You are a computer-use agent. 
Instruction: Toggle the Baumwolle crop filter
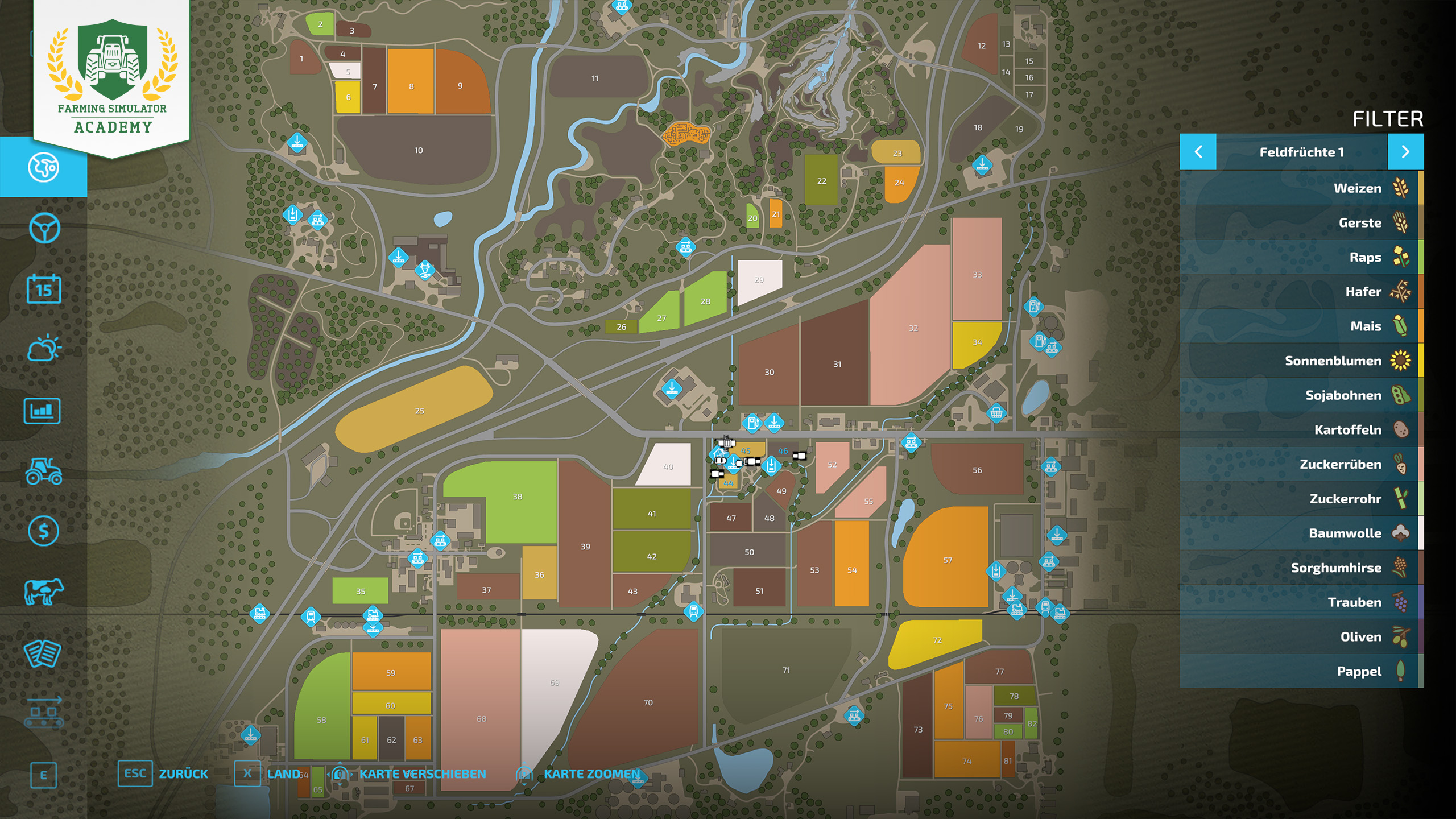[x=1301, y=533]
